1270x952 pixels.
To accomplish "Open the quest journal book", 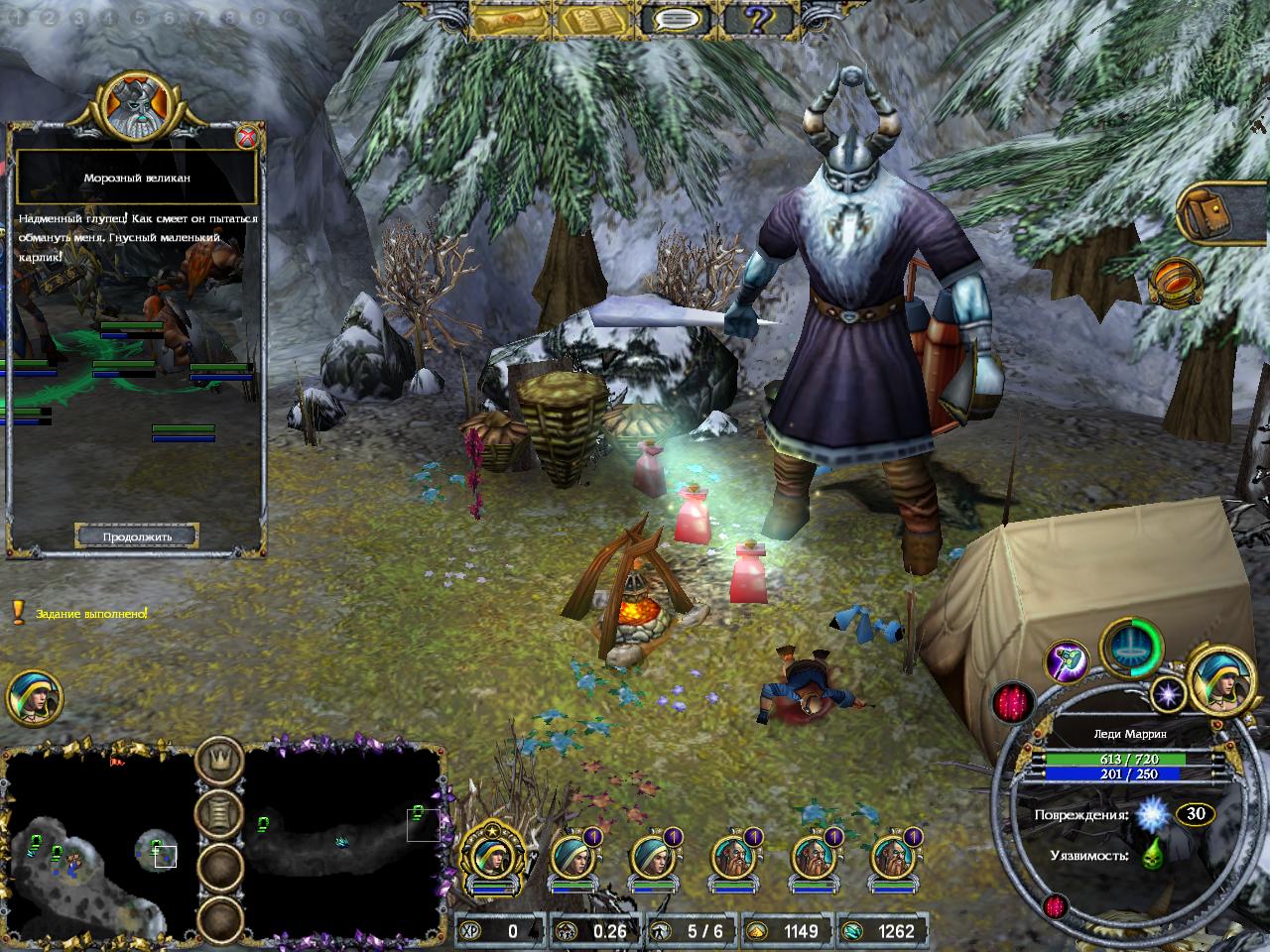I will [x=593, y=19].
